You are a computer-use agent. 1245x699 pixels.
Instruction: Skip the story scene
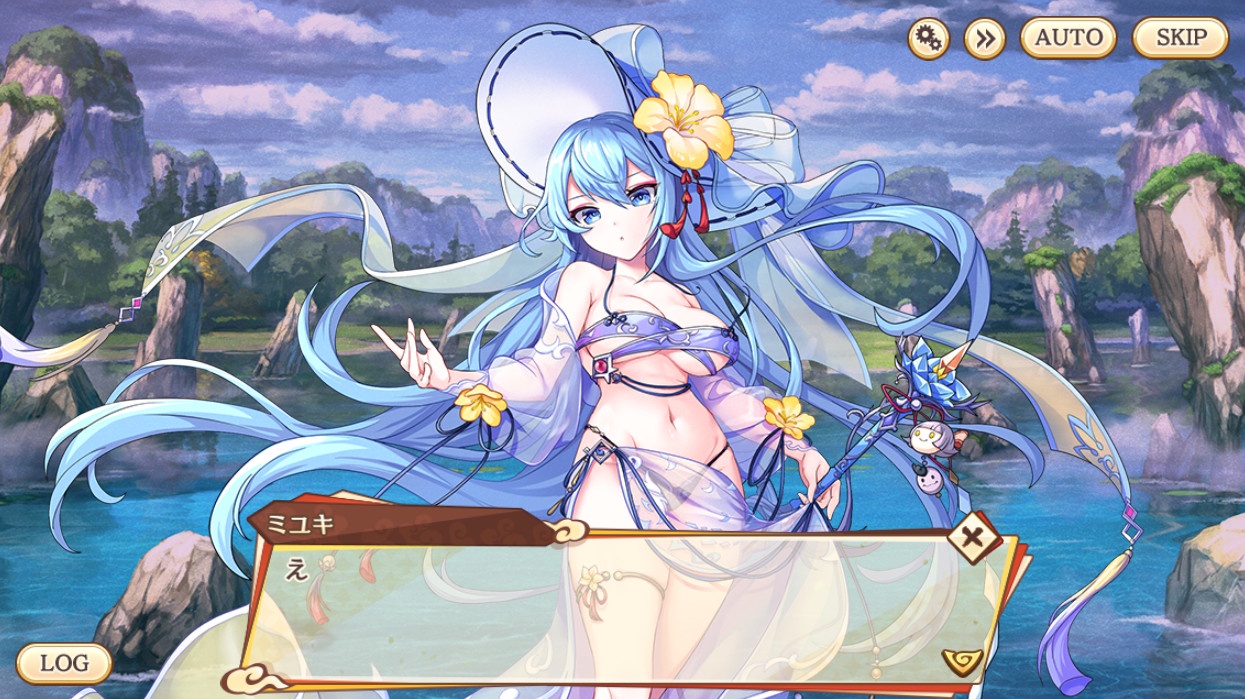[x=1180, y=39]
